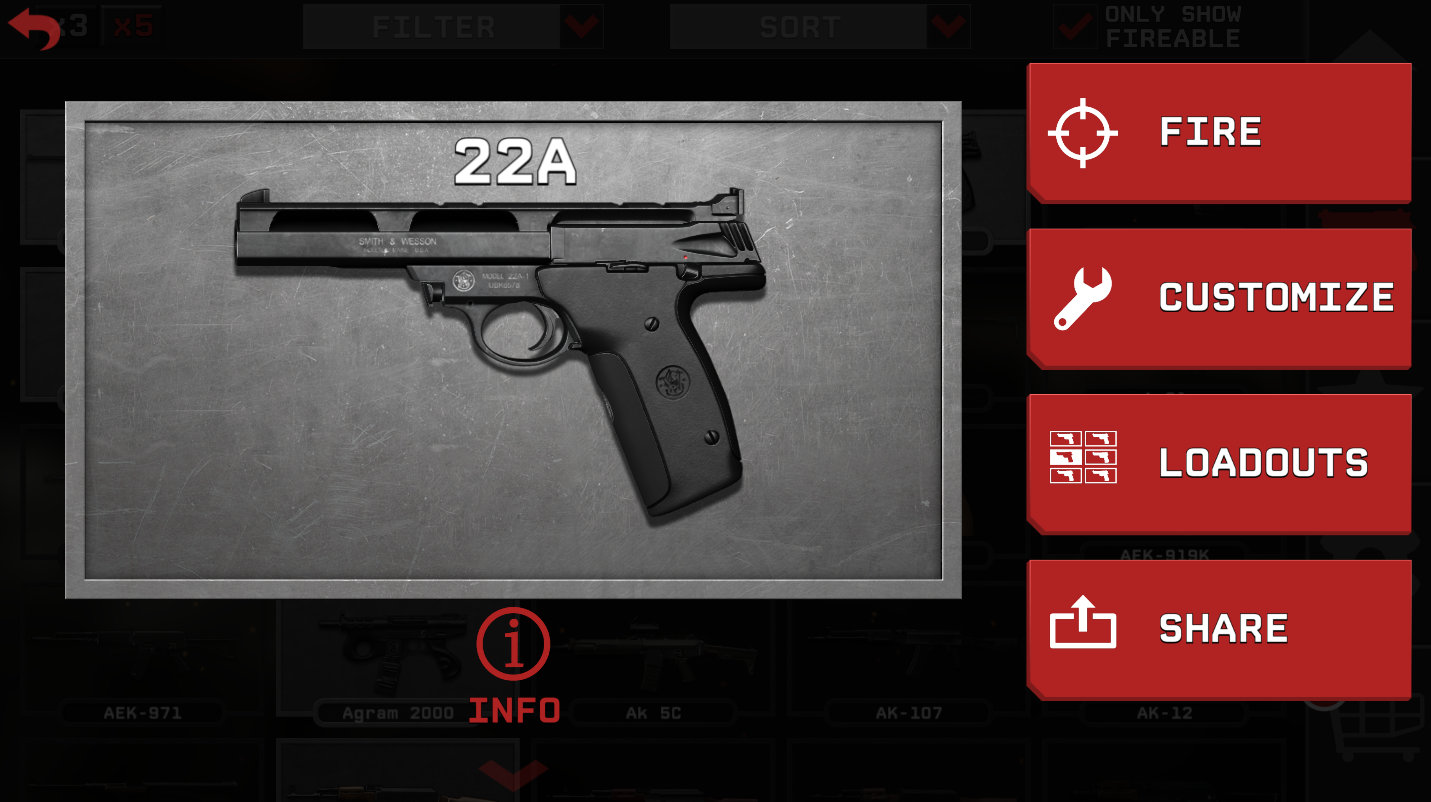Share the 22A weapon
Viewport: 1431px width, 802px height.
tap(1218, 628)
